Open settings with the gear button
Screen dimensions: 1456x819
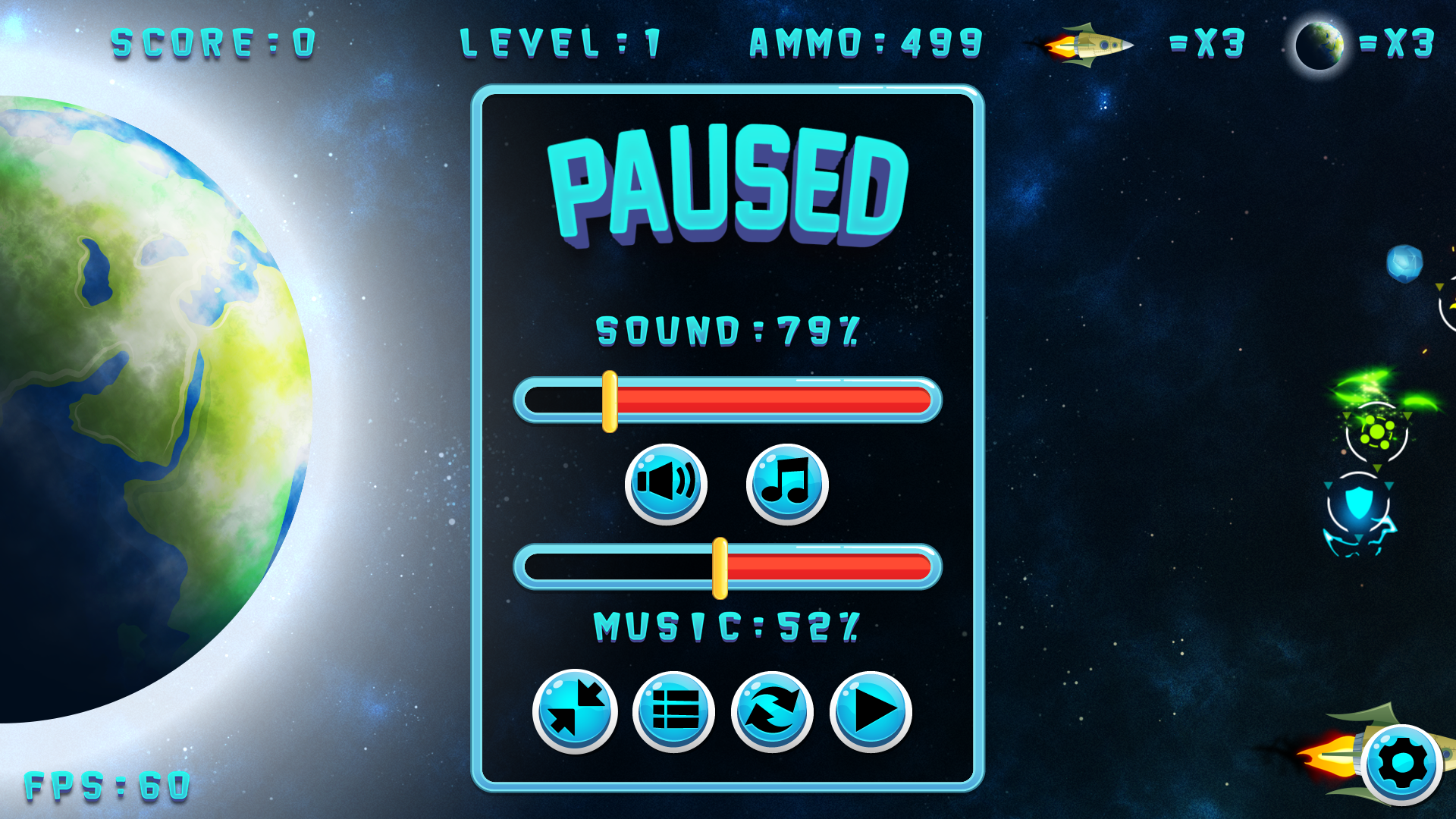[1401, 764]
